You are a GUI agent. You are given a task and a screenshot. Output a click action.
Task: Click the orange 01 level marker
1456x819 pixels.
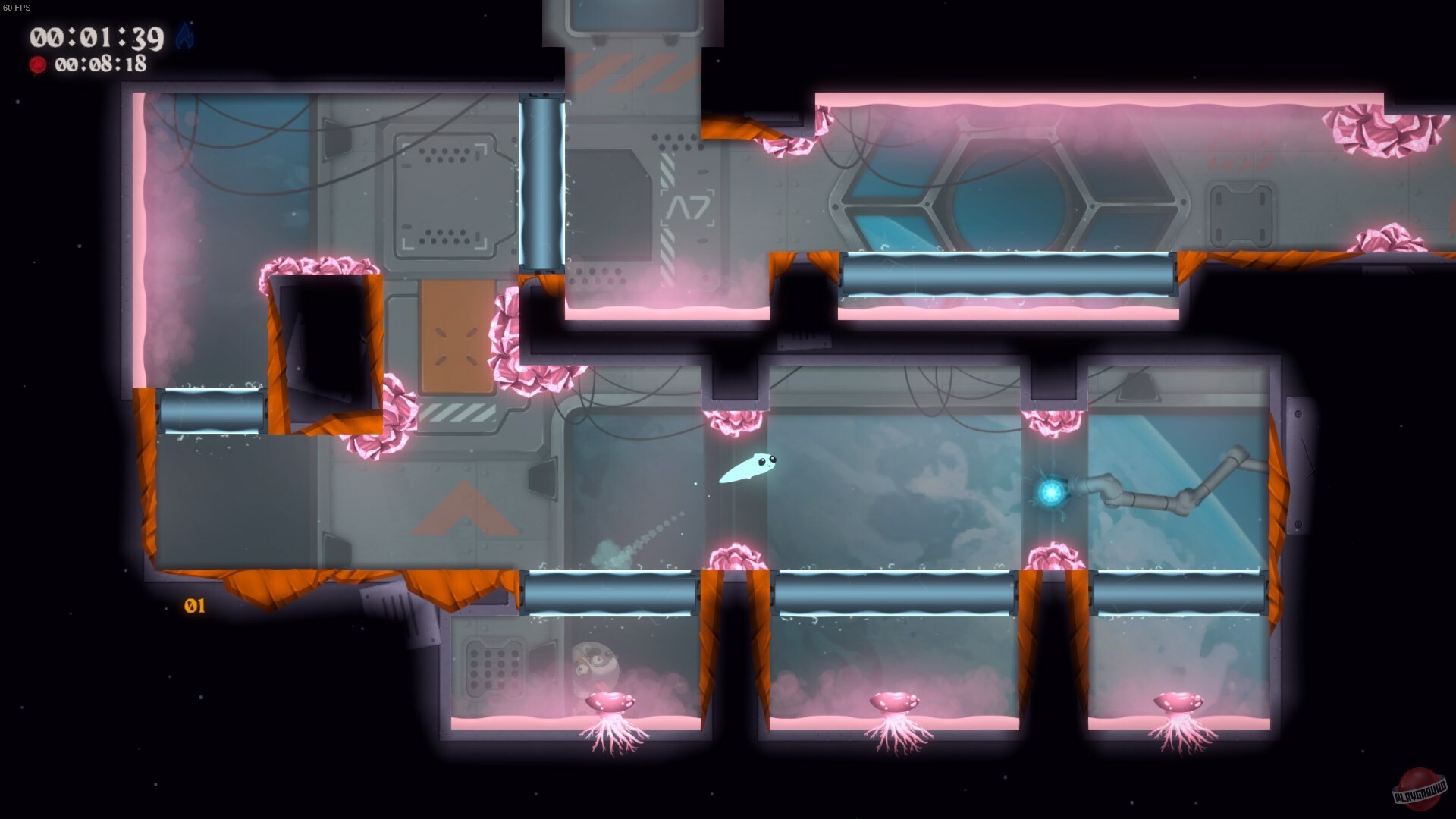tap(194, 607)
